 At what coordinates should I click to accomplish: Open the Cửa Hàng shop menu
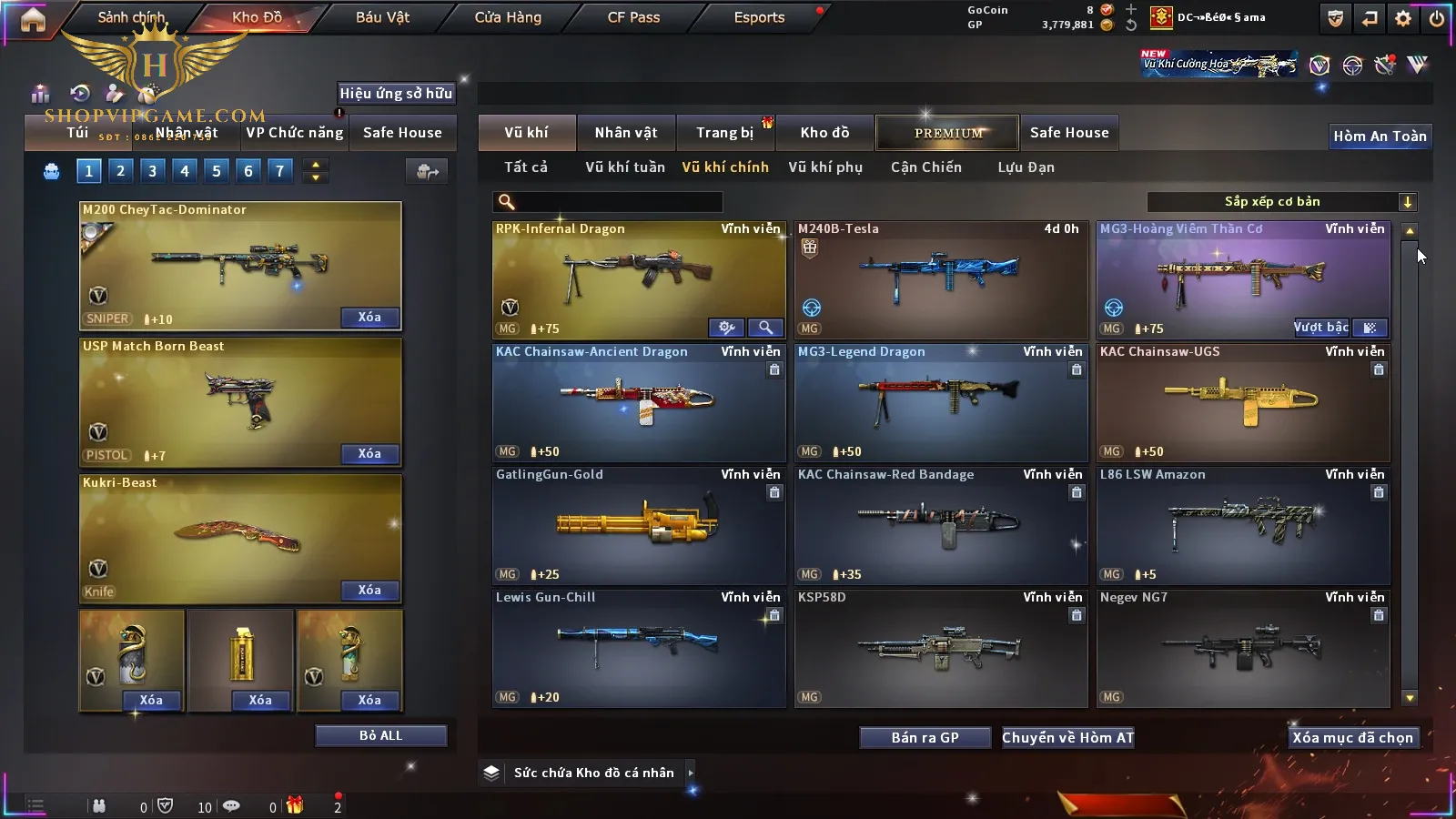tap(508, 17)
